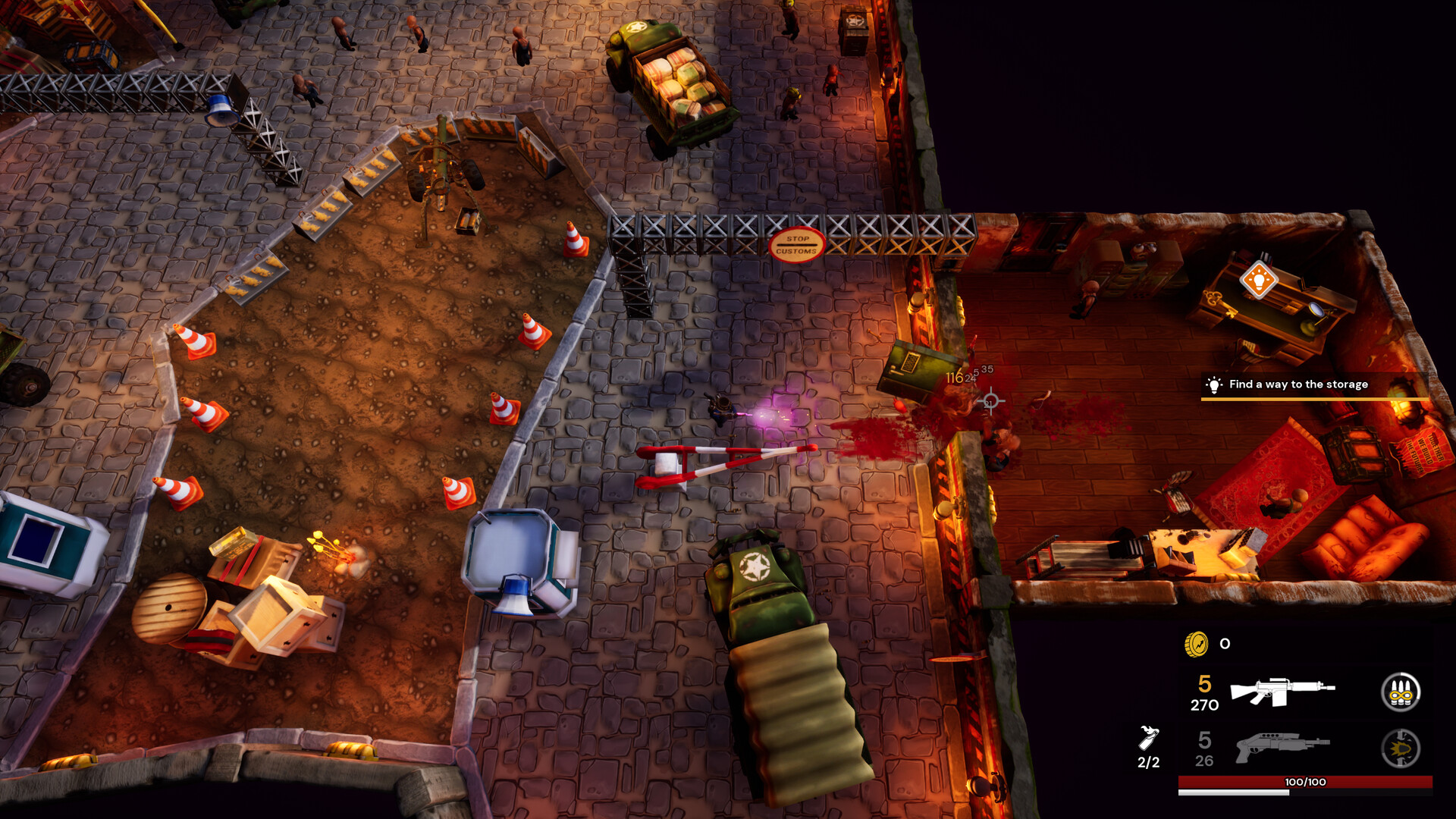The height and width of the screenshot is (819, 1456).
Task: Click the infinite ammo bullets perk icon
Action: [1401, 692]
